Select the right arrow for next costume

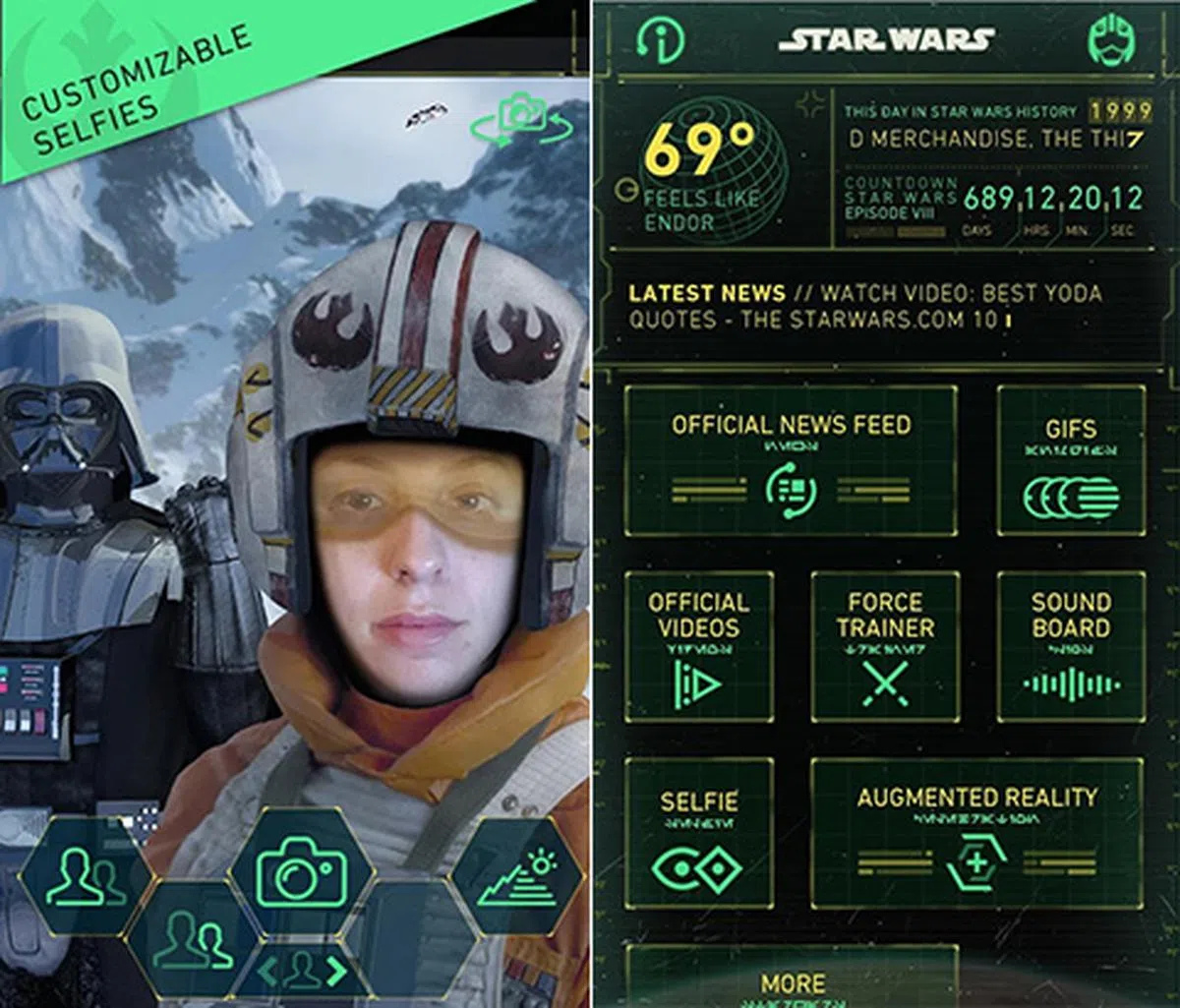(x=338, y=971)
